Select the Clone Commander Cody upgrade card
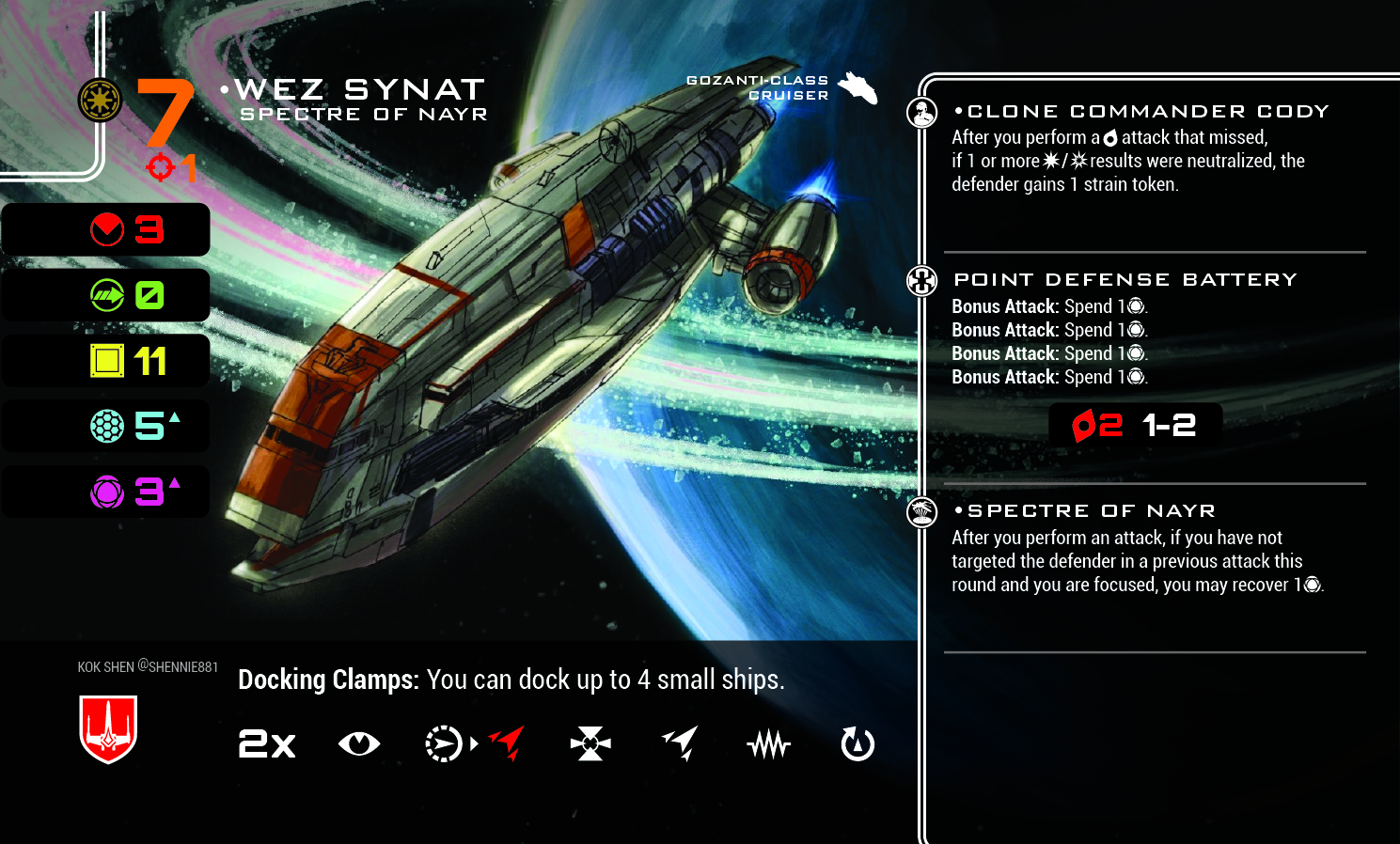 click(x=1147, y=111)
